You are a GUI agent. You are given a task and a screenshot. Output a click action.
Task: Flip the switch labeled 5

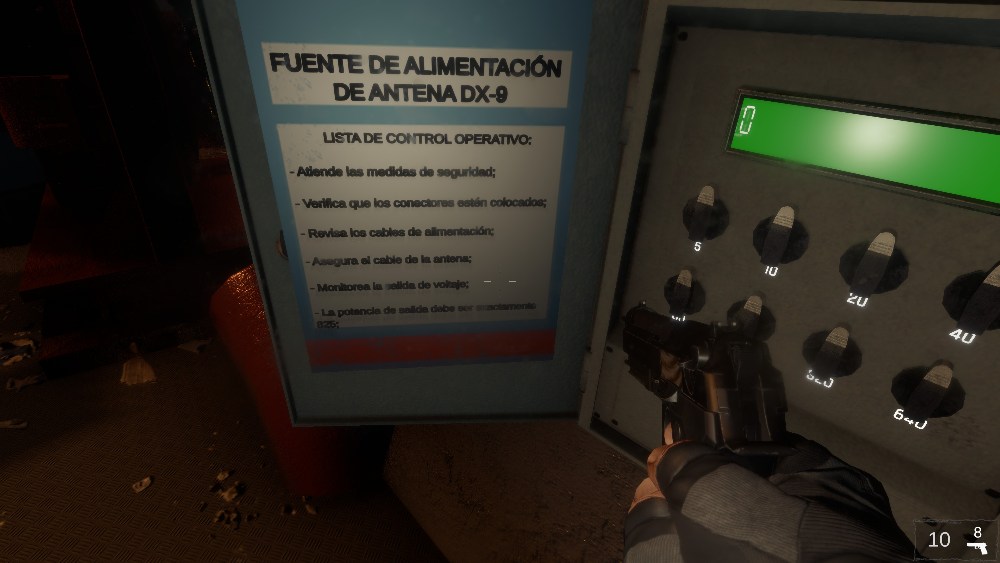(x=705, y=212)
